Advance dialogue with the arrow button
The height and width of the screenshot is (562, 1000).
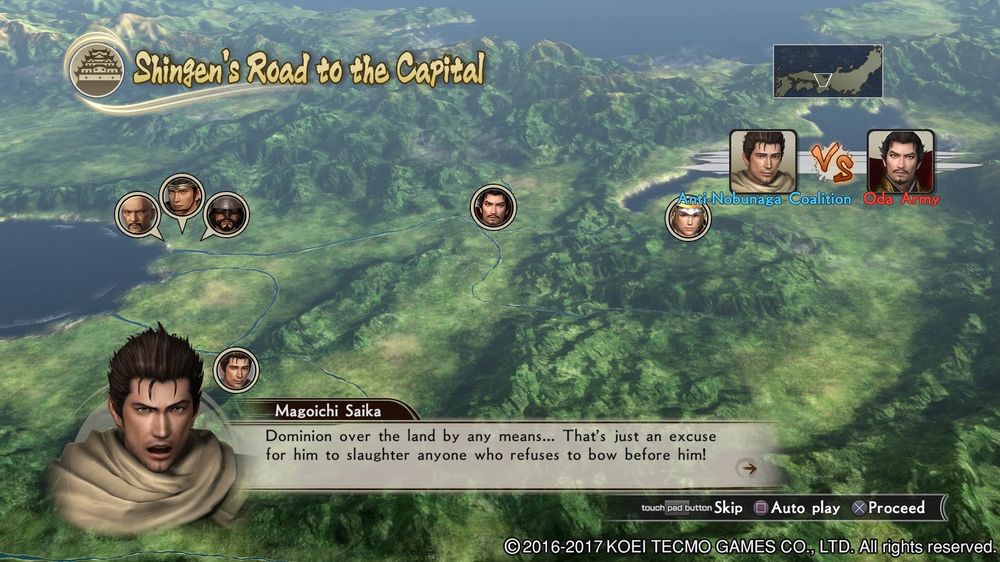pos(746,468)
